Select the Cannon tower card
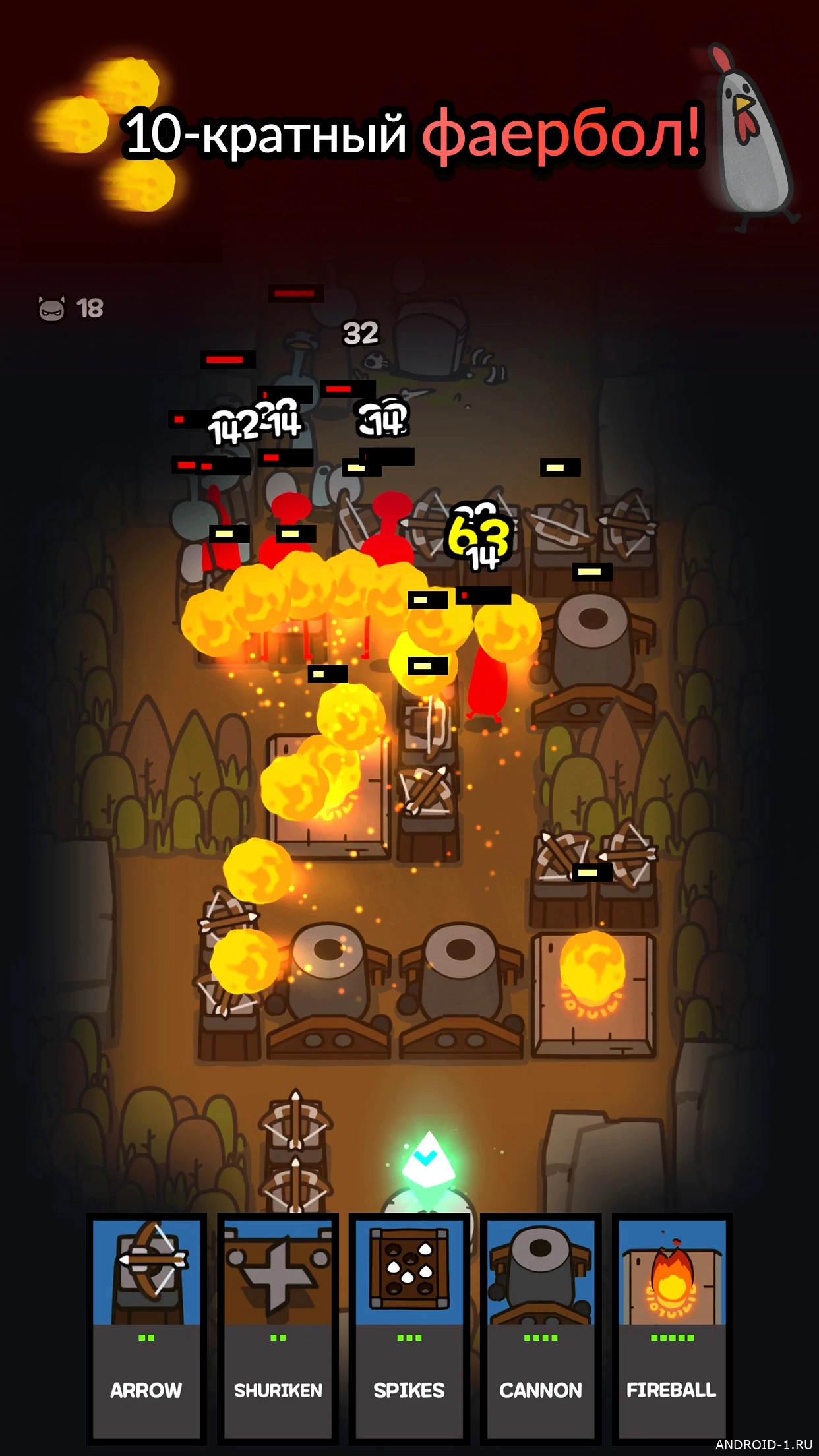 (x=541, y=1327)
